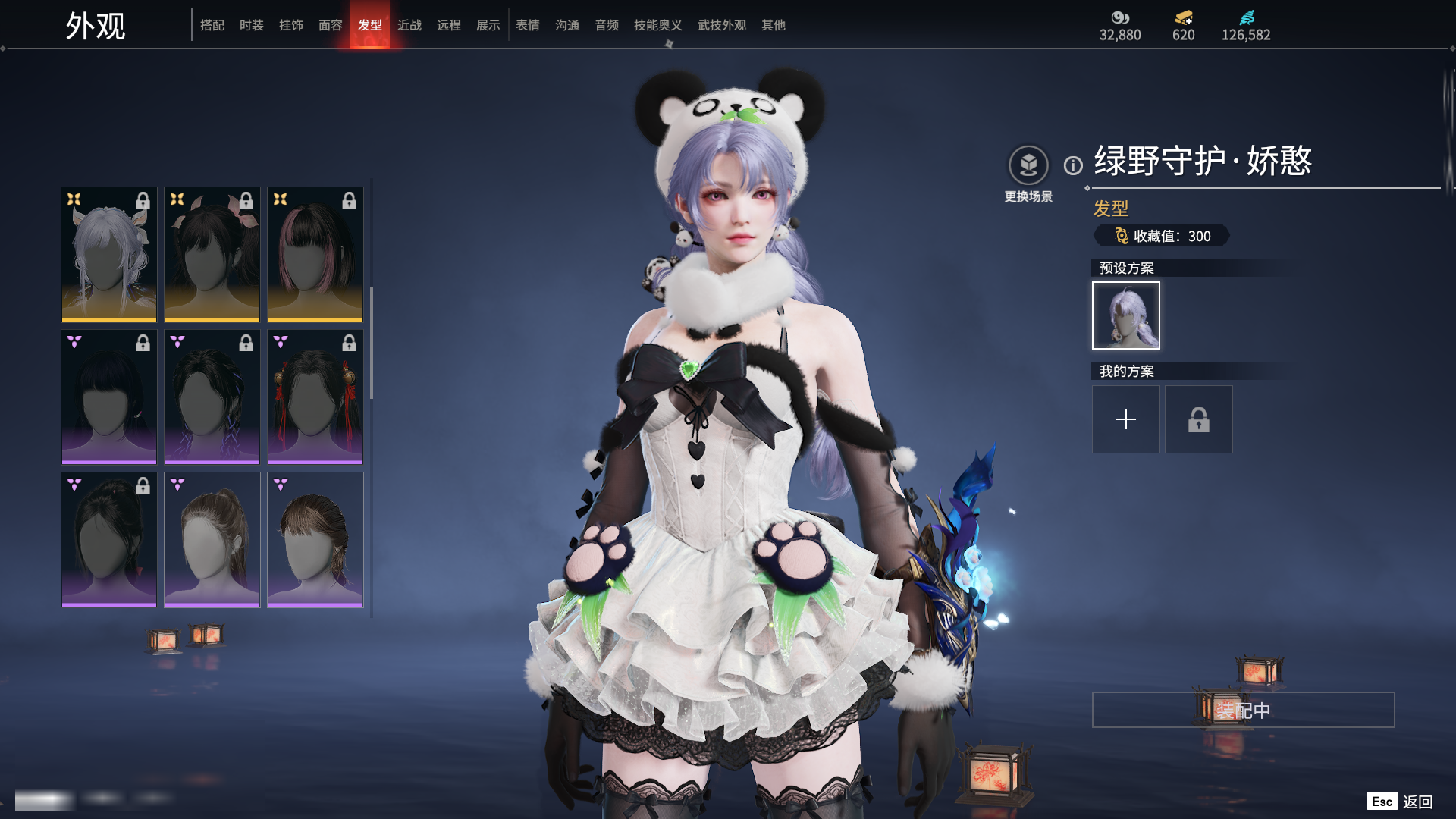
Task: Open the 其他 tab
Action: (x=773, y=25)
